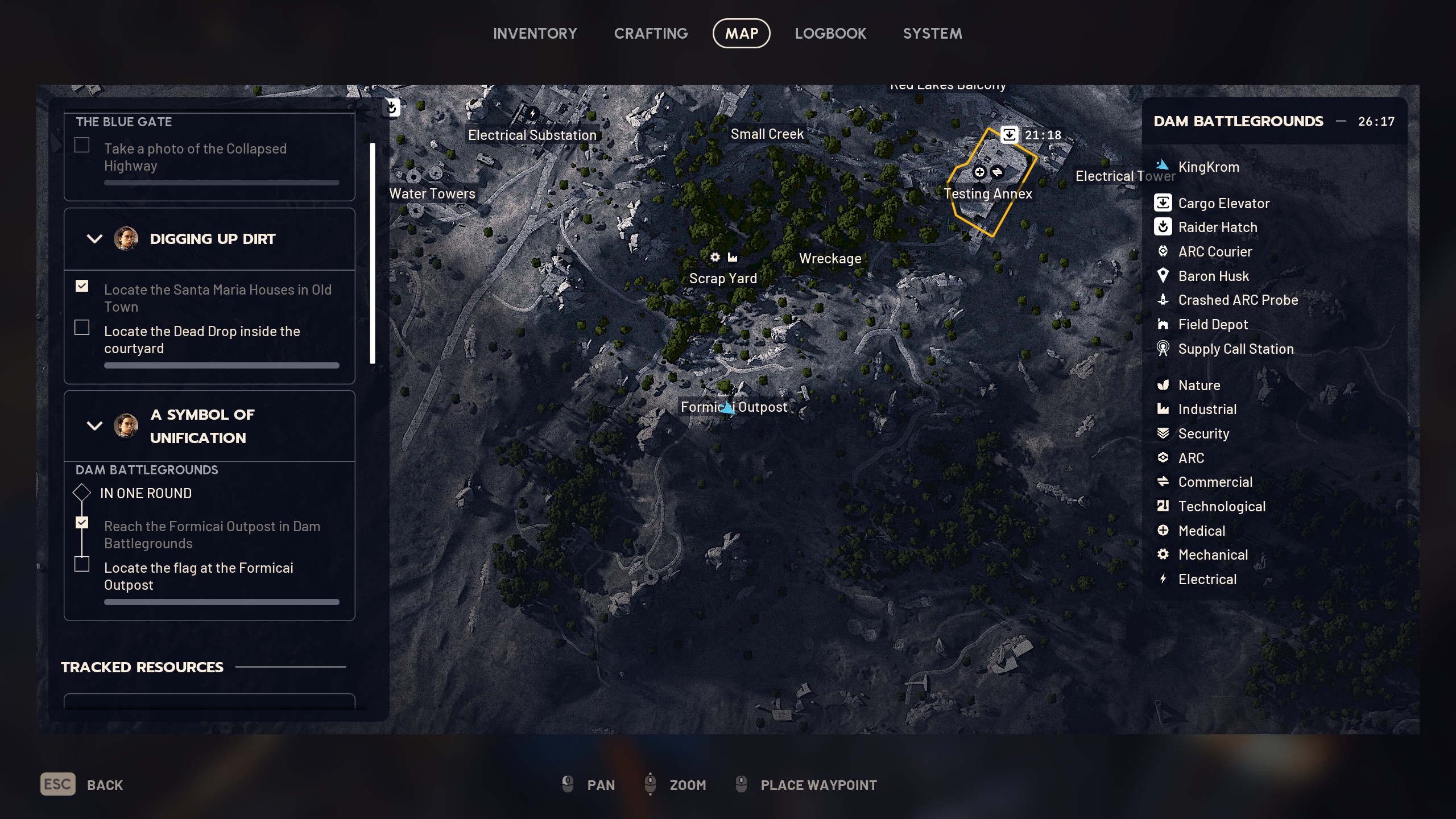1456x819 pixels.
Task: Toggle the Field Depot legend entry
Action: 1213,325
